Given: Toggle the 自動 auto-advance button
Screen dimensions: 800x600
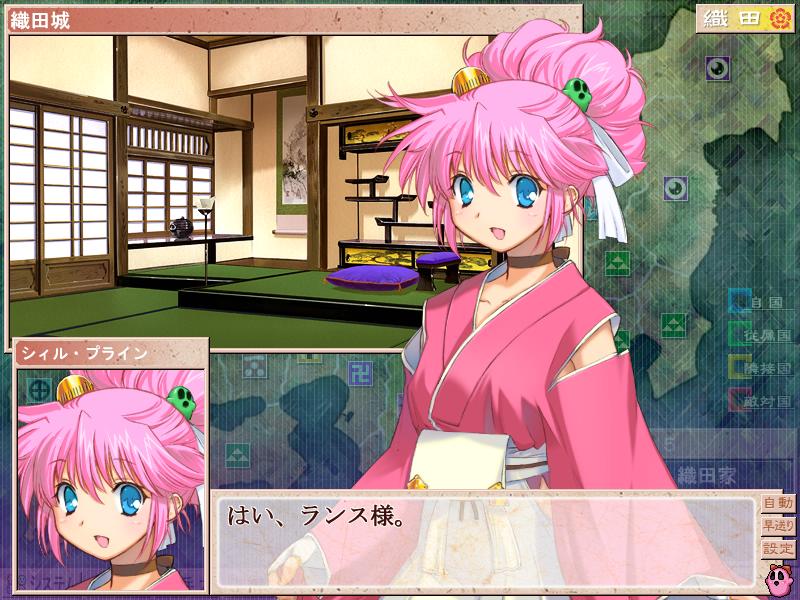Looking at the screenshot, I should [777, 503].
